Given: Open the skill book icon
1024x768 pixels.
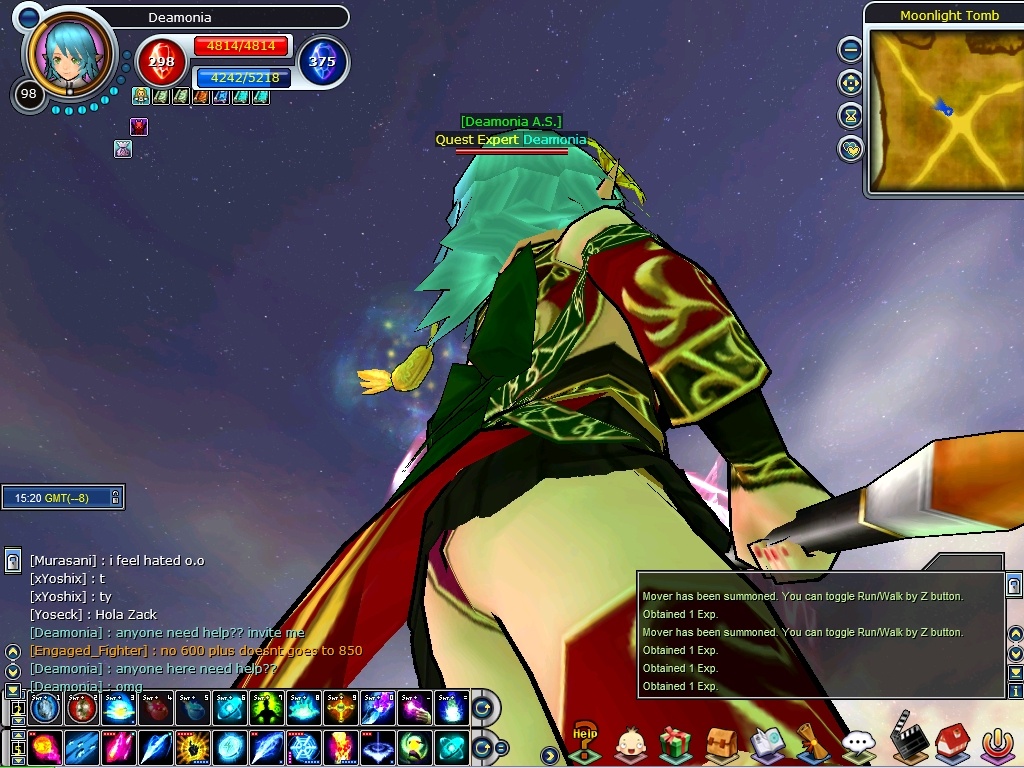Looking at the screenshot, I should (766, 744).
